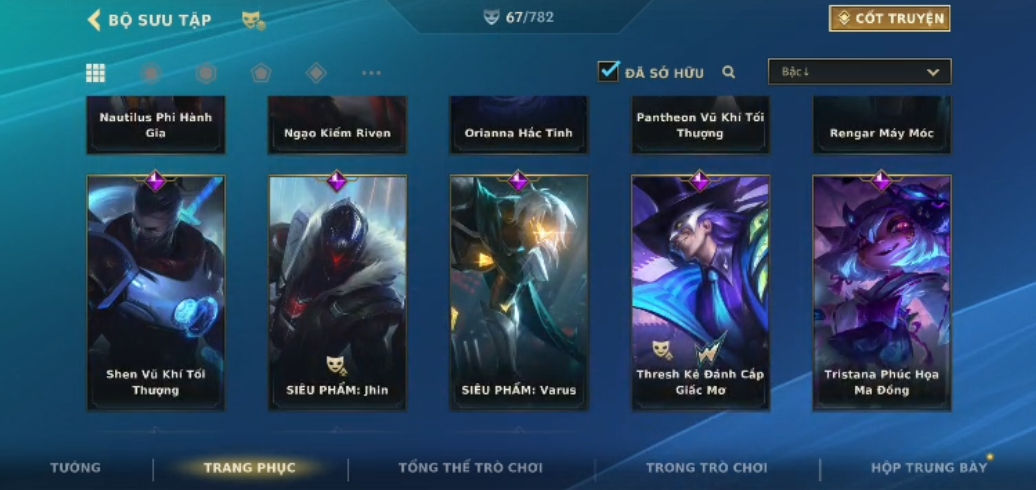Open the Cốt Truyện button

pos(889,18)
